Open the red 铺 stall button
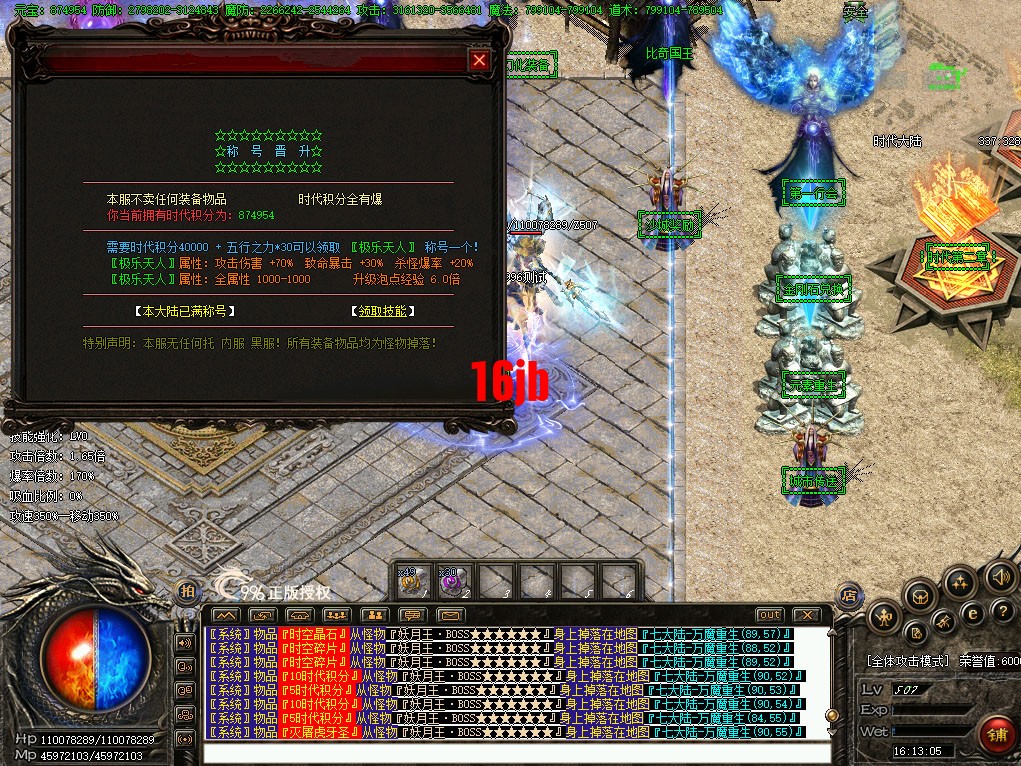The width and height of the screenshot is (1021, 766). point(997,735)
